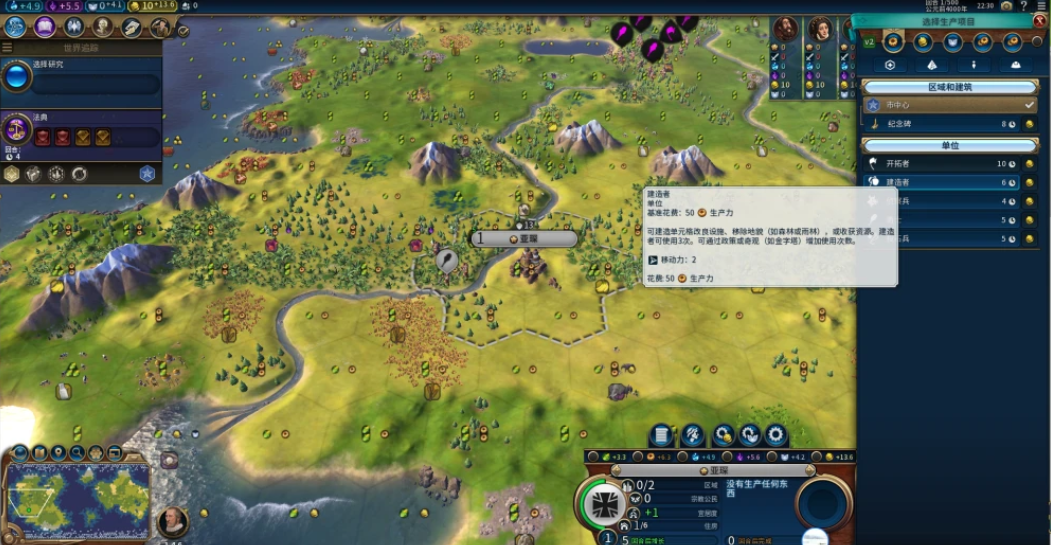The height and width of the screenshot is (545, 1051).
Task: Close the production selection panel
Action: [x=1039, y=20]
